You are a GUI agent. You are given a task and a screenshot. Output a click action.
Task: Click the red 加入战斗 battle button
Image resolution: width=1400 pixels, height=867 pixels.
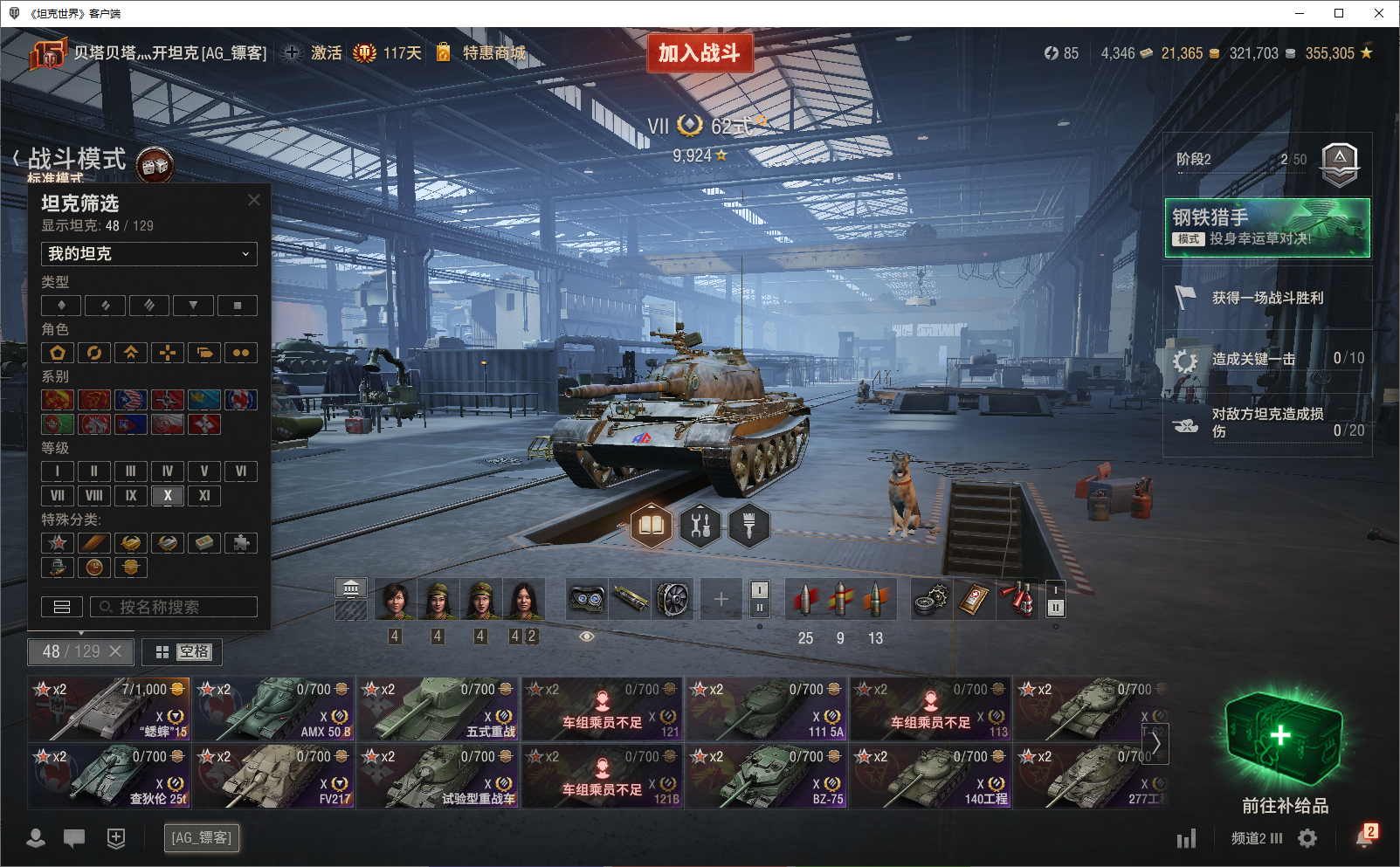[x=700, y=53]
